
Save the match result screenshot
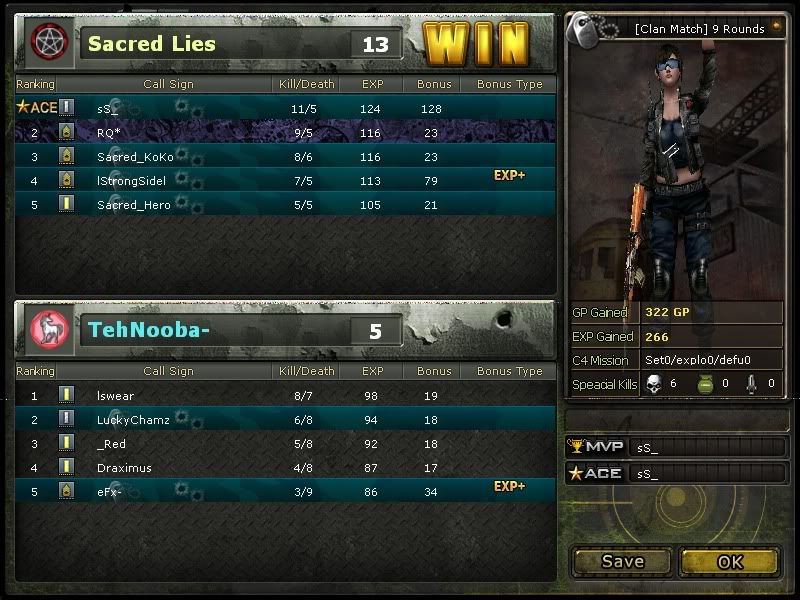coord(622,561)
